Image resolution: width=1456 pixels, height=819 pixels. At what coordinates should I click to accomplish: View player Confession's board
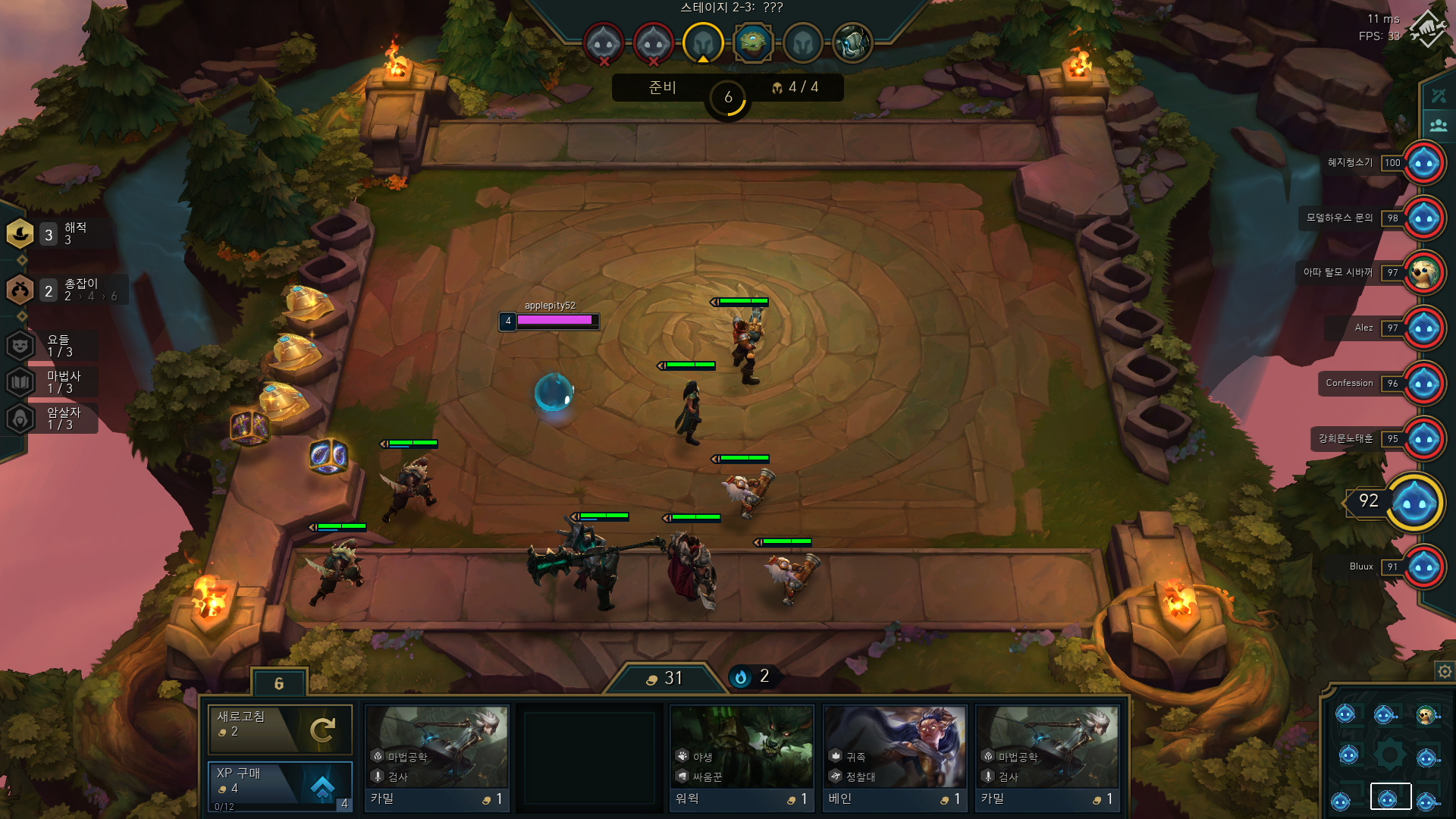(1423, 384)
